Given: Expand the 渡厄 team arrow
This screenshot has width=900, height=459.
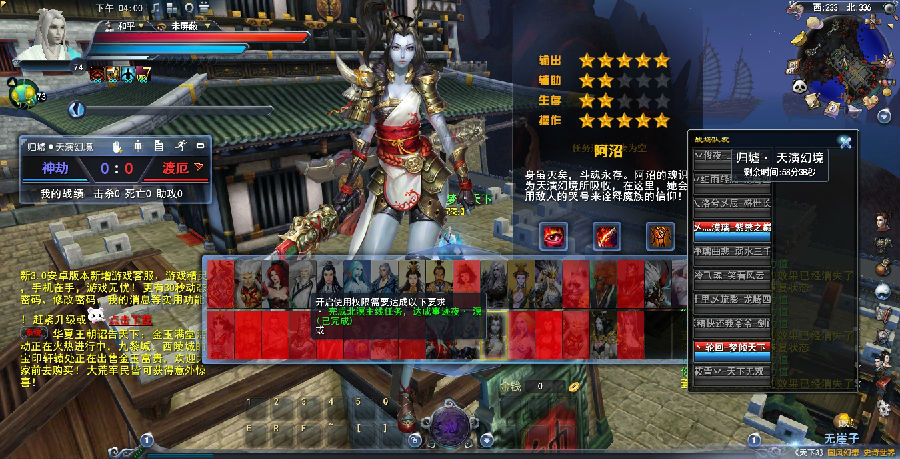Looking at the screenshot, I should [x=199, y=168].
